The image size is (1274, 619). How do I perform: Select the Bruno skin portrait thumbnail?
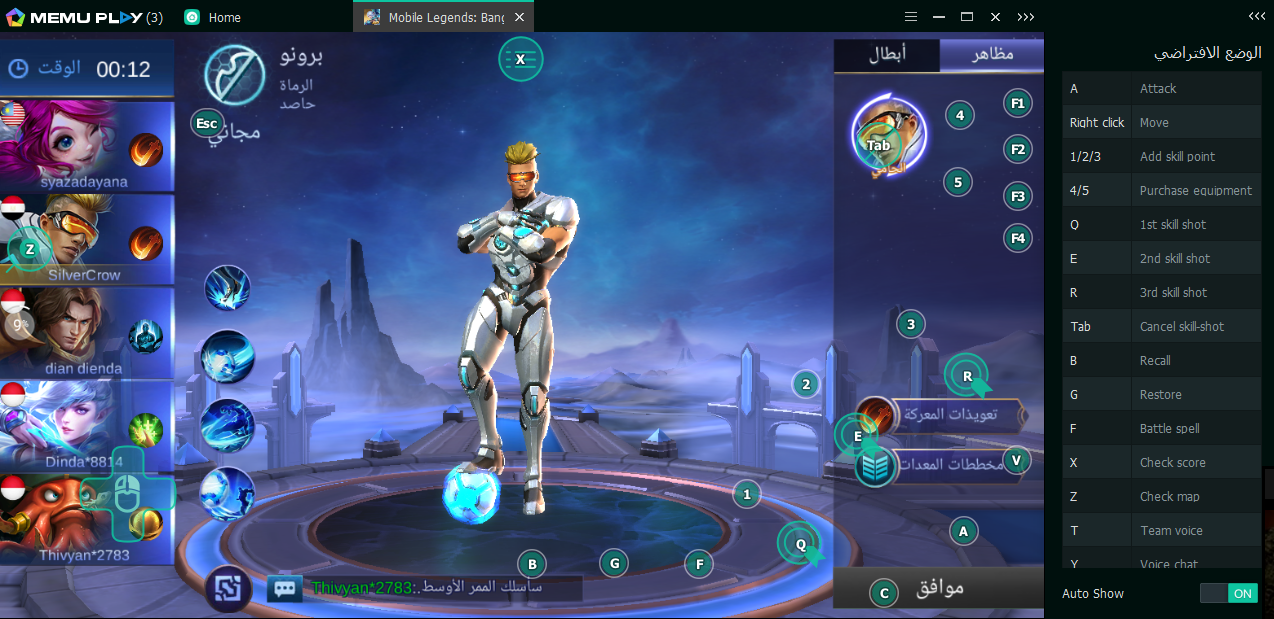pos(887,137)
